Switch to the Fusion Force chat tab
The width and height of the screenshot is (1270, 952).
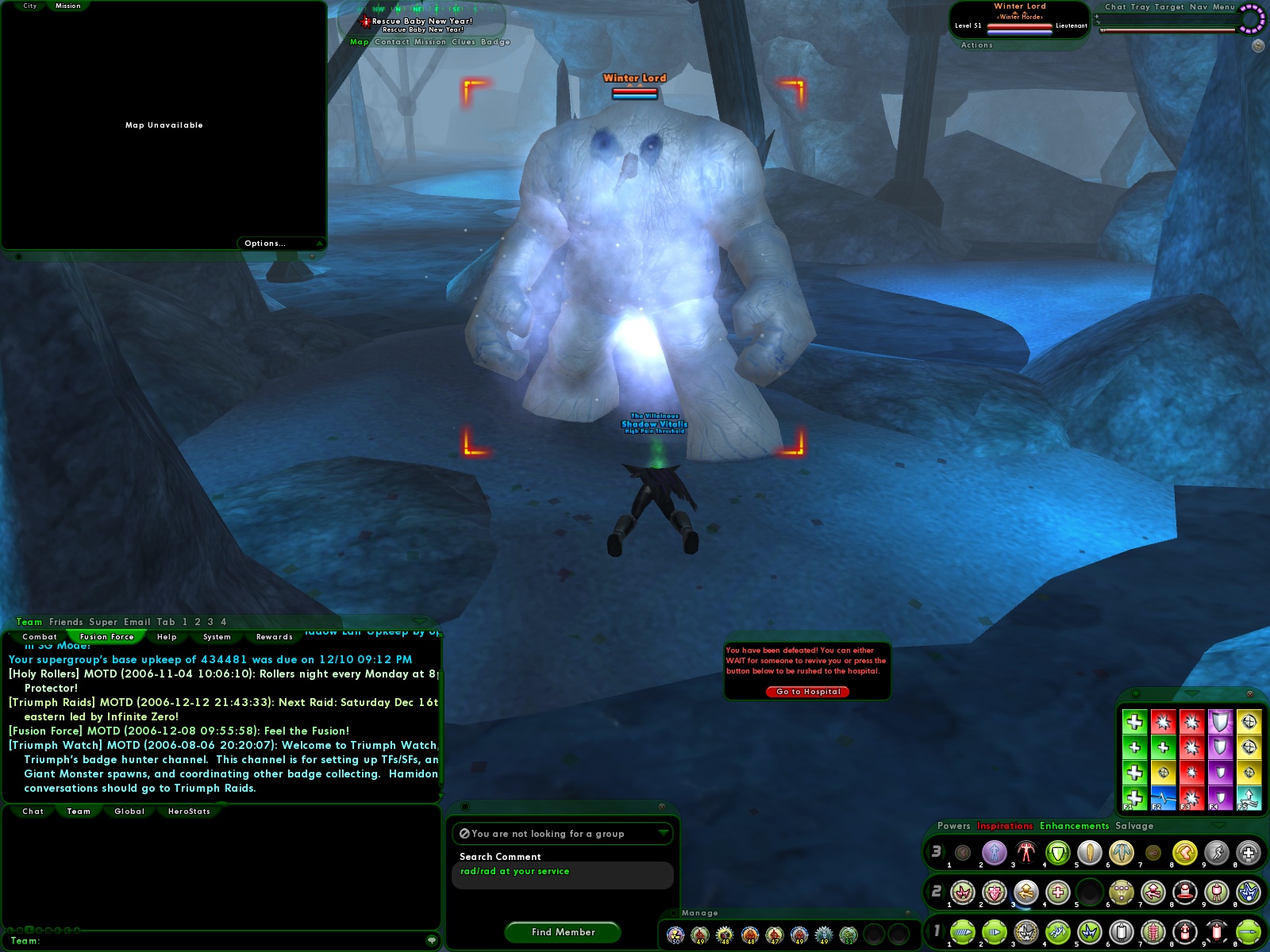coord(107,636)
